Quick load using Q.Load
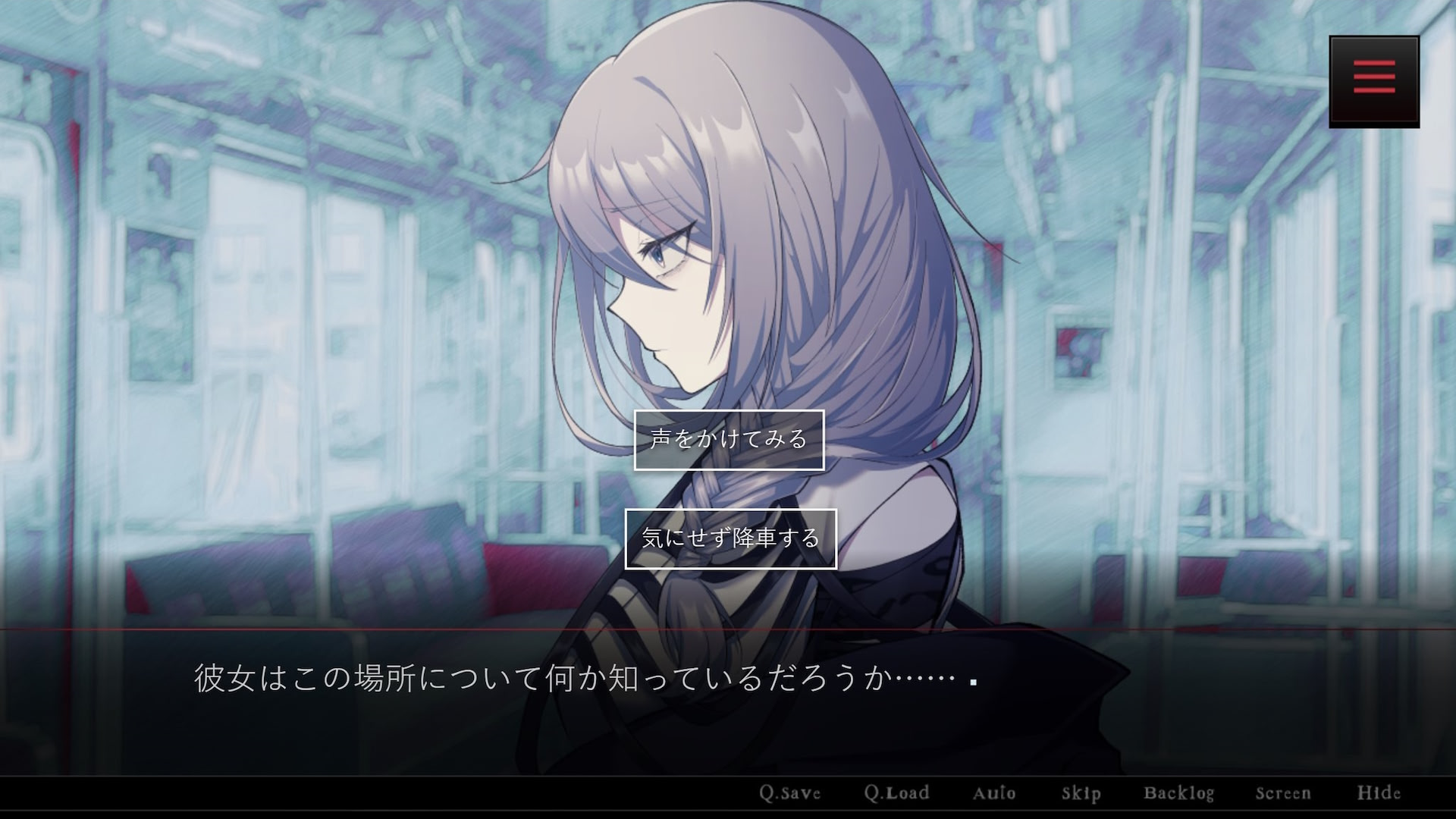1456x819 pixels. tap(898, 793)
